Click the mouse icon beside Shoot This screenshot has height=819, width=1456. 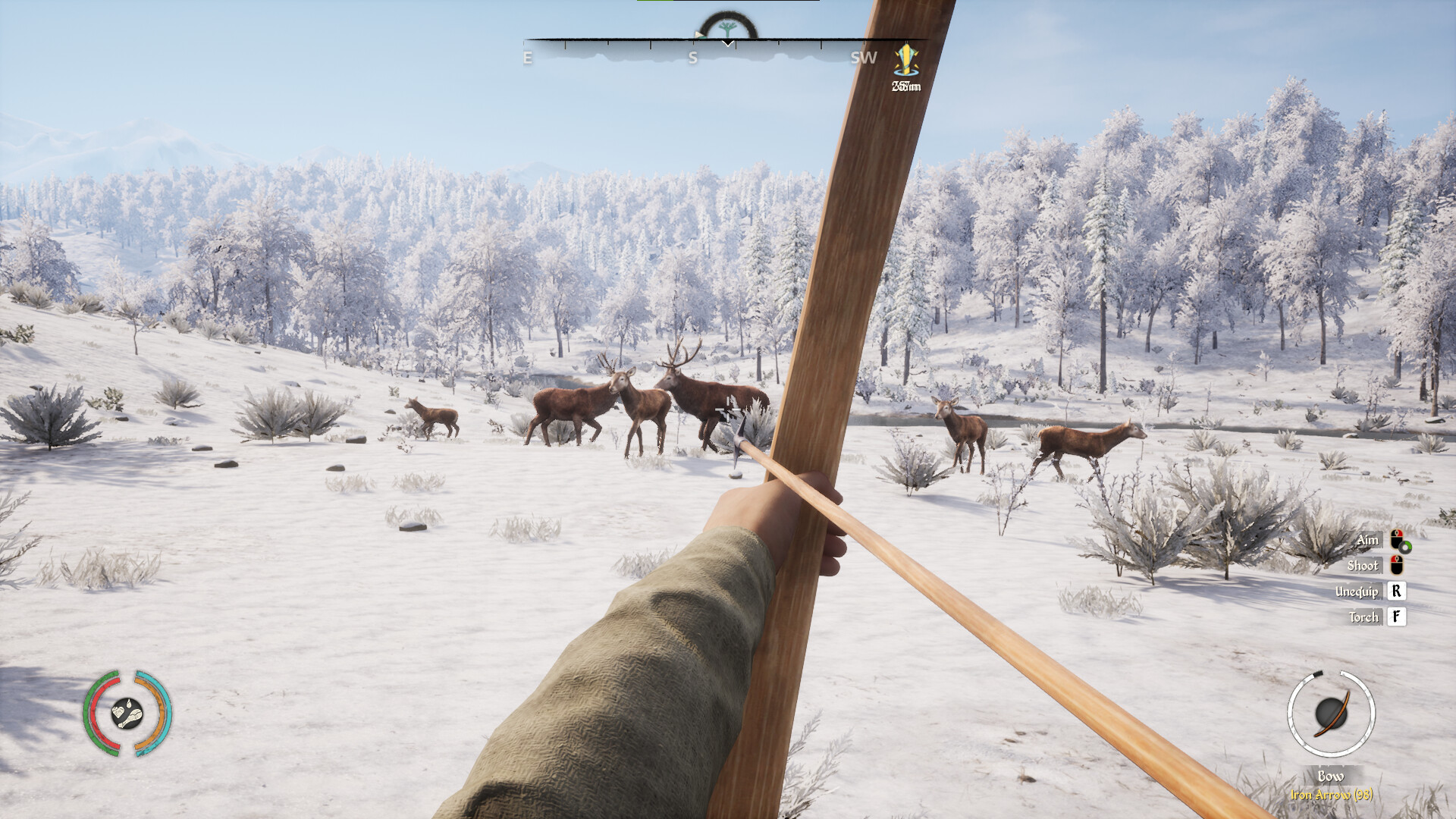[1396, 566]
